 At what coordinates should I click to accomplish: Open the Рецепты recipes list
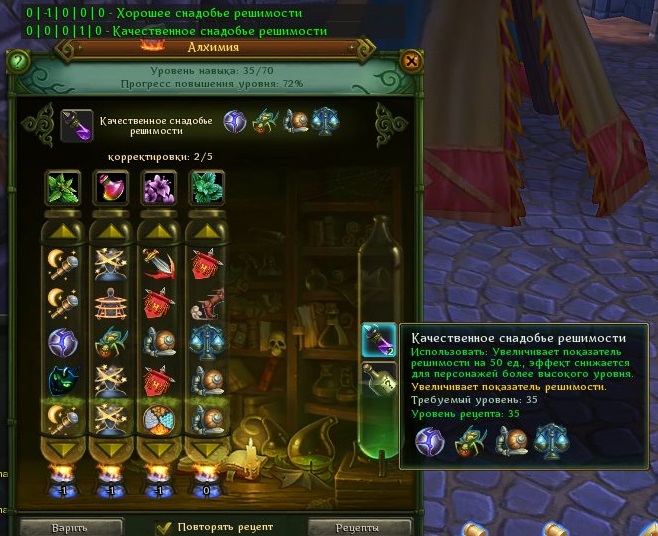point(359,527)
